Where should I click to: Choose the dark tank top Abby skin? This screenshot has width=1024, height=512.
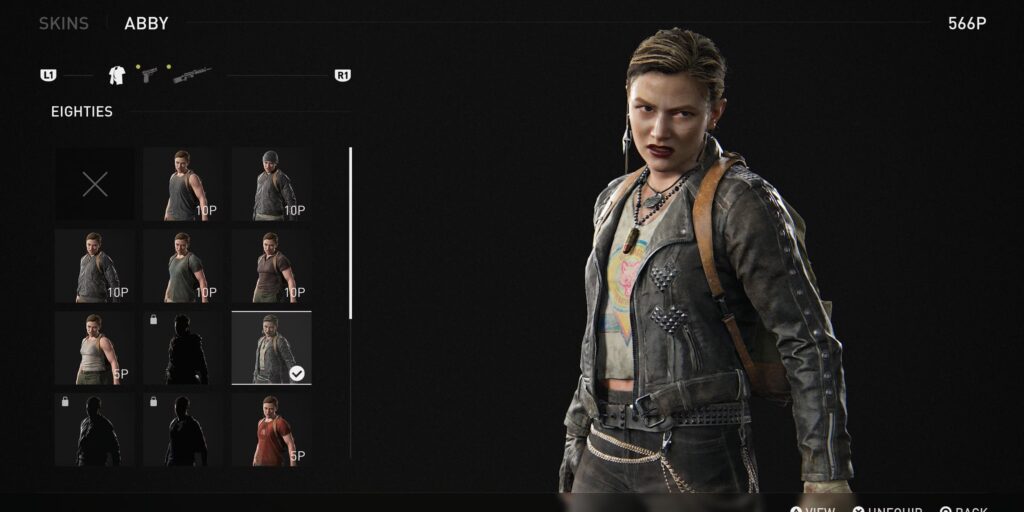pos(182,184)
